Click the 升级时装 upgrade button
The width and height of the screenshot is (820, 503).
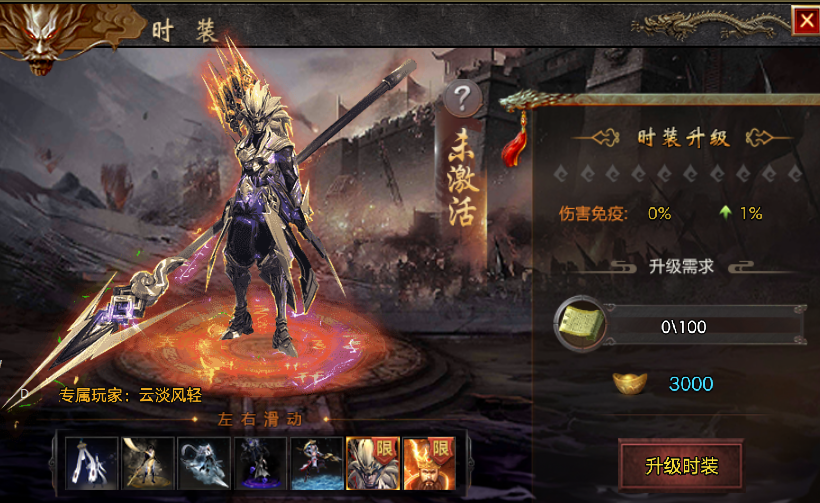[x=681, y=466]
